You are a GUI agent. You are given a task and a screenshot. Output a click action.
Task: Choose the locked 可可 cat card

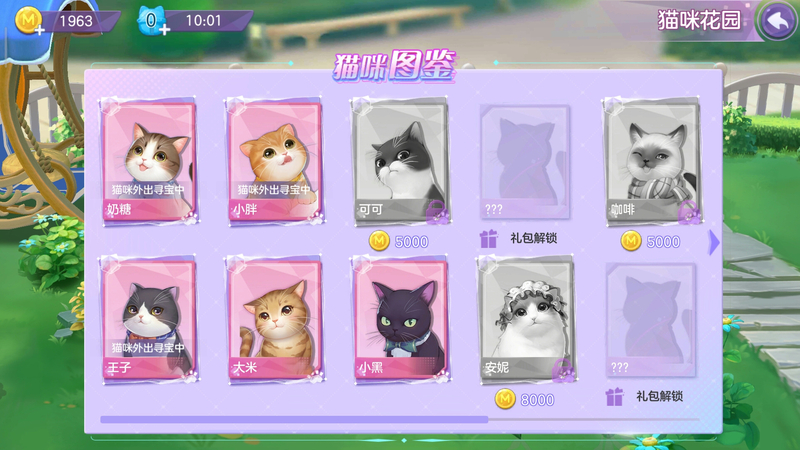tap(399, 161)
